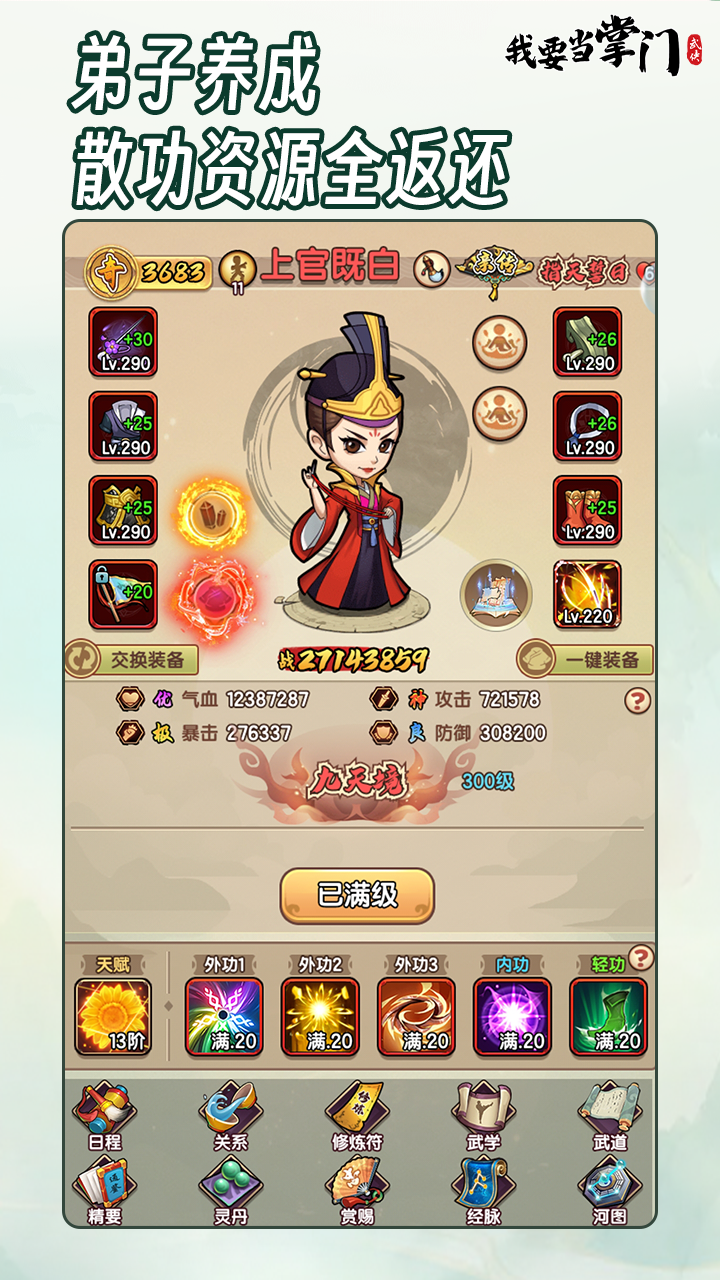Open the 精要 essentials book
The image size is (720, 1280).
(x=103, y=1192)
